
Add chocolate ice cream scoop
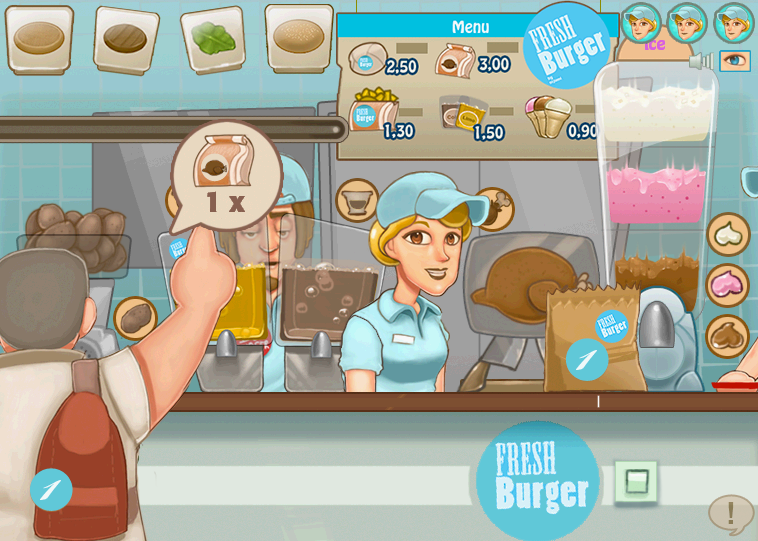728,336
